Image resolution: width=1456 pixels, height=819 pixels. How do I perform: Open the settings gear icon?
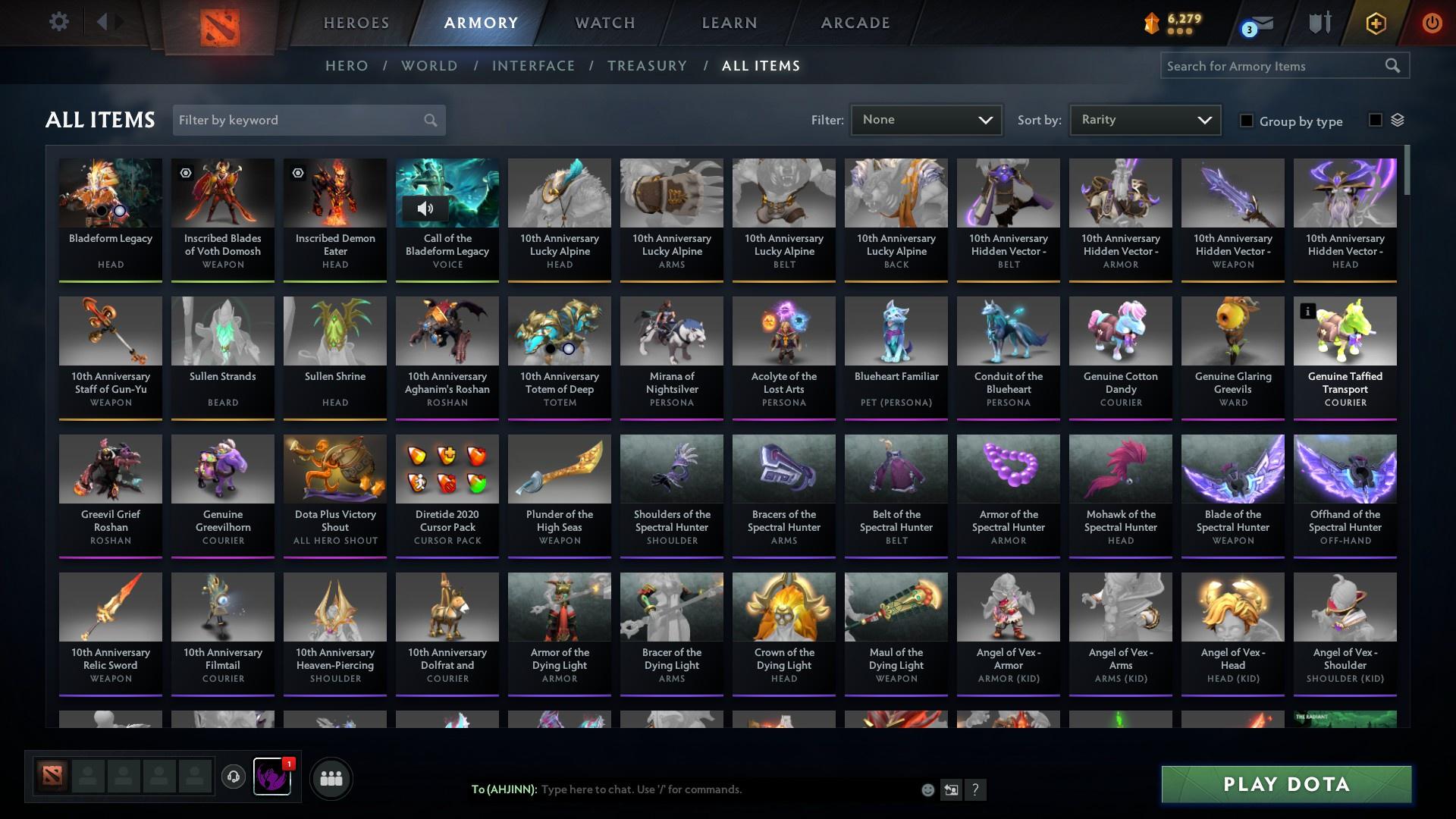pos(59,22)
